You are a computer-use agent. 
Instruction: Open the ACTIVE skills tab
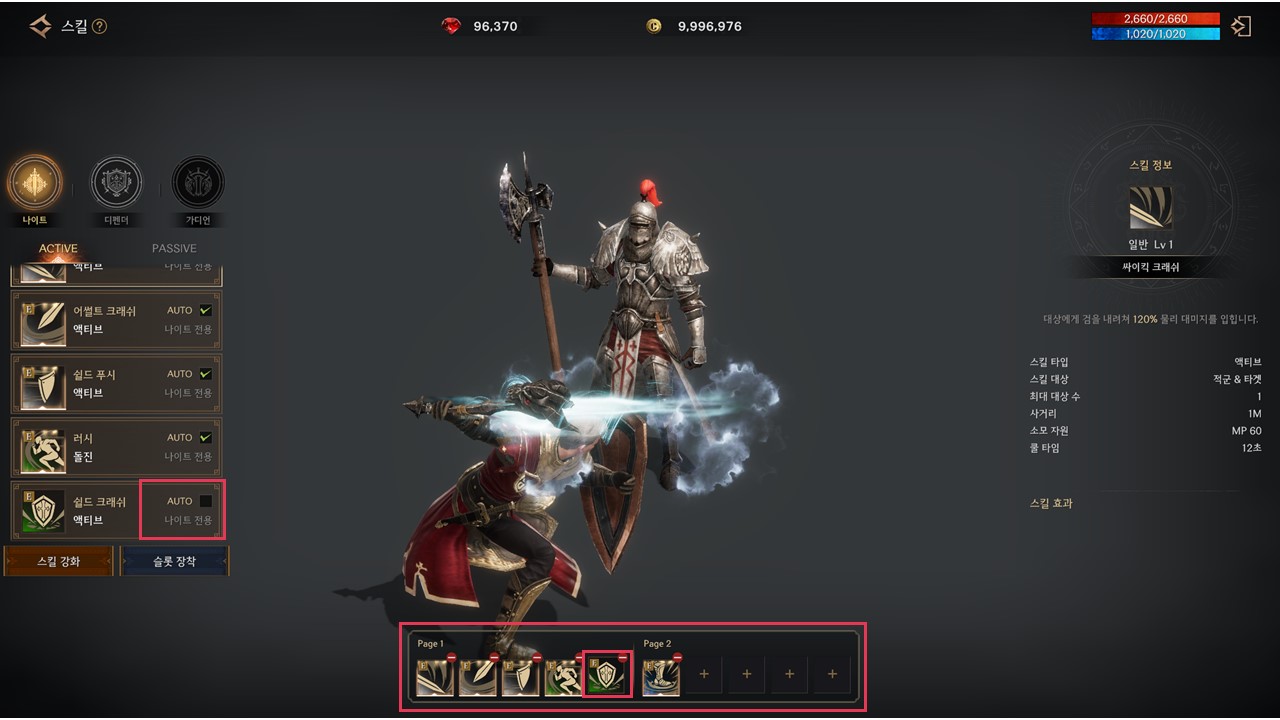click(x=58, y=248)
